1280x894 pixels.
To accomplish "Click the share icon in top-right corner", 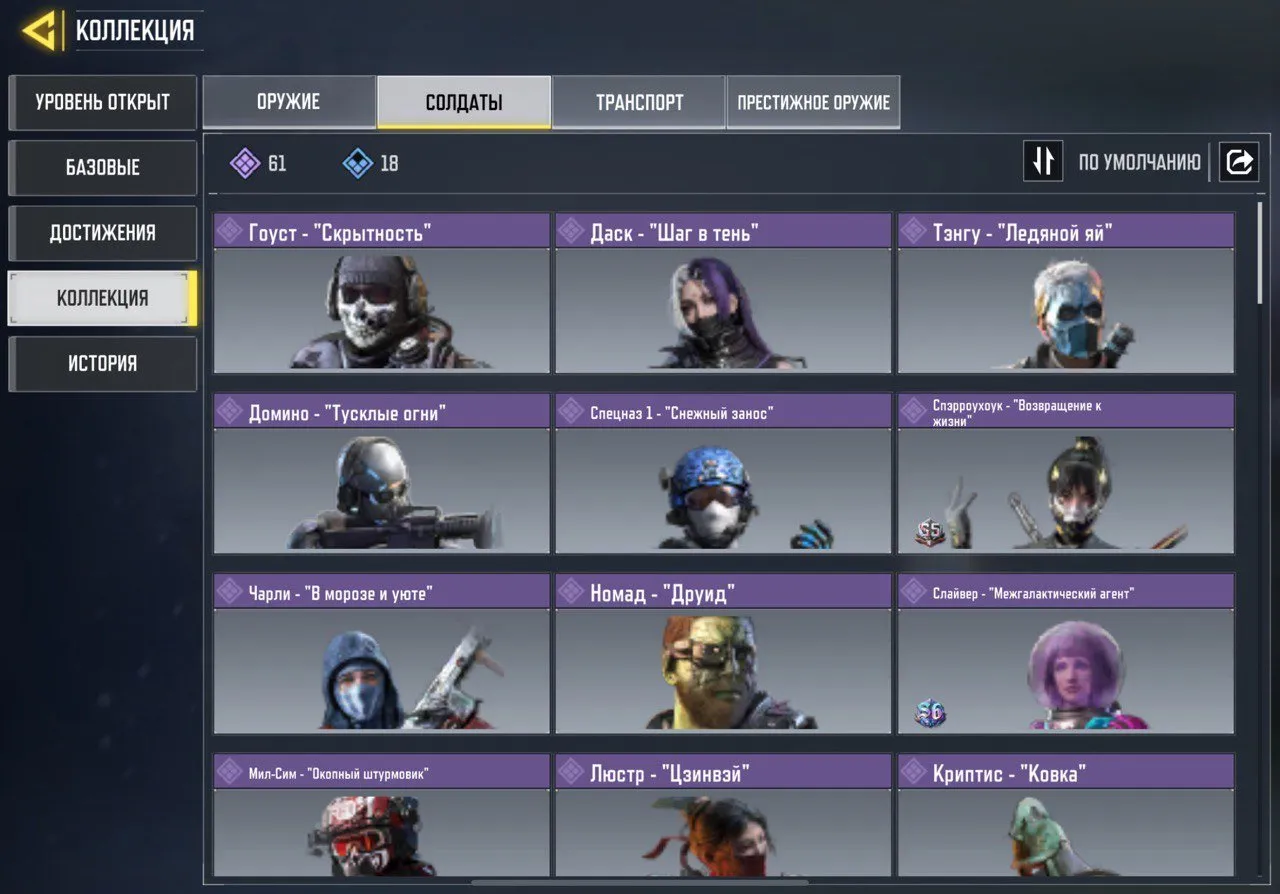I will coord(1239,162).
